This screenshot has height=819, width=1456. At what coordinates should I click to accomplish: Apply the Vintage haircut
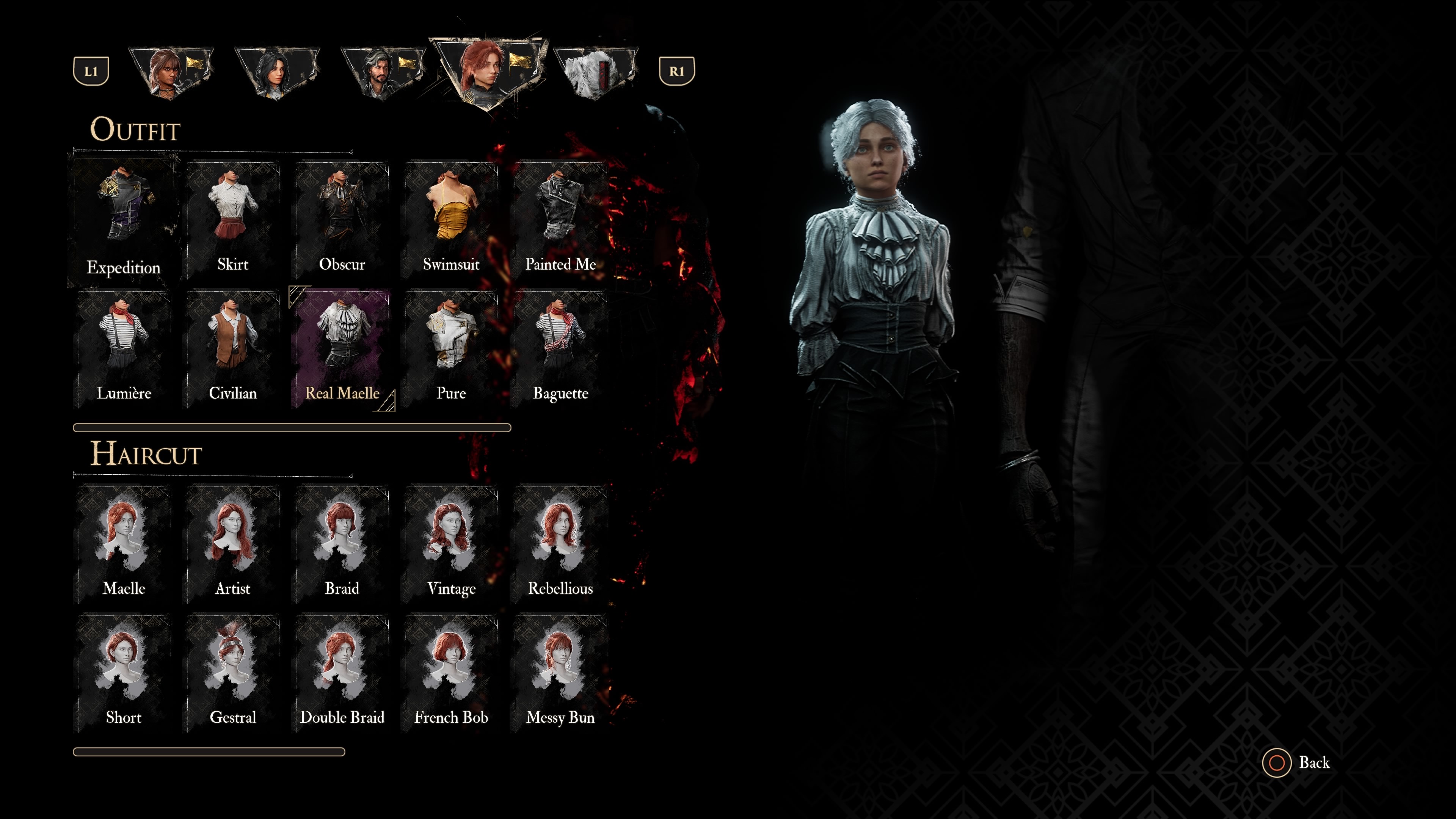(451, 543)
